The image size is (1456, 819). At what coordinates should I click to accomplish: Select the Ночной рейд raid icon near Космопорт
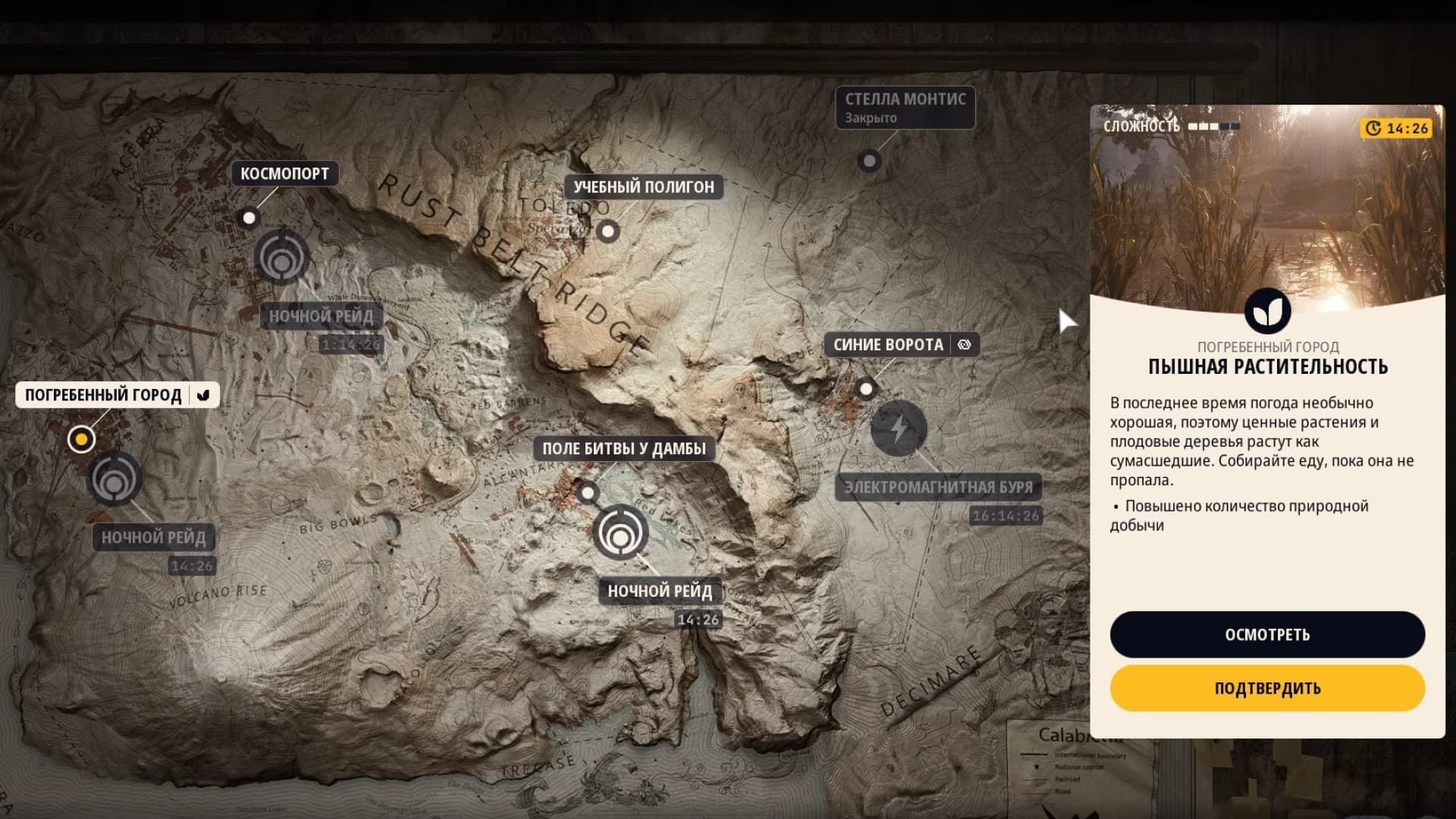[282, 258]
